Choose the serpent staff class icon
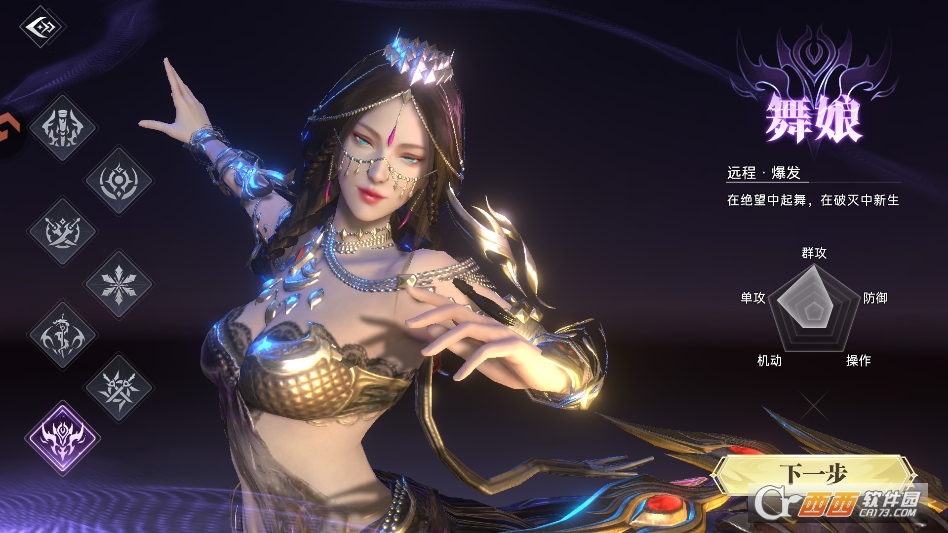This screenshot has height=533, width=948. tap(63, 335)
